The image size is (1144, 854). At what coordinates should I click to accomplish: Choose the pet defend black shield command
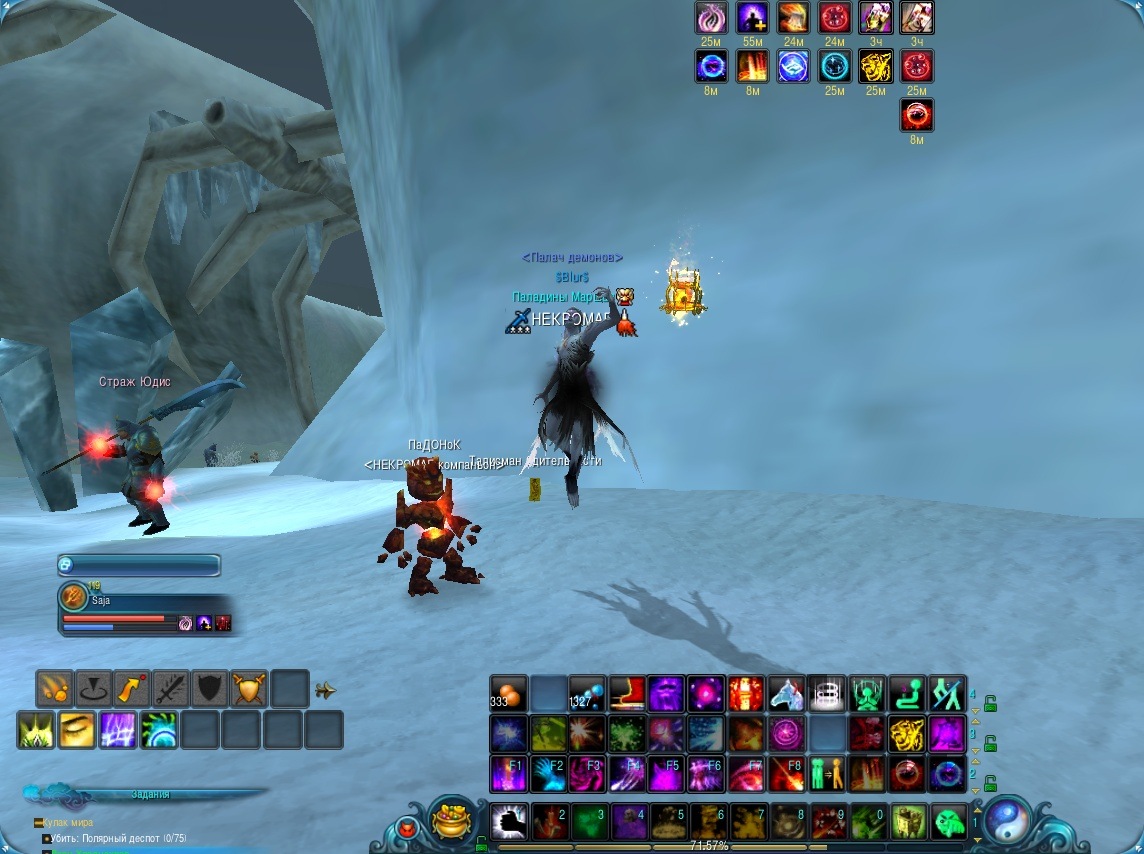click(x=210, y=688)
